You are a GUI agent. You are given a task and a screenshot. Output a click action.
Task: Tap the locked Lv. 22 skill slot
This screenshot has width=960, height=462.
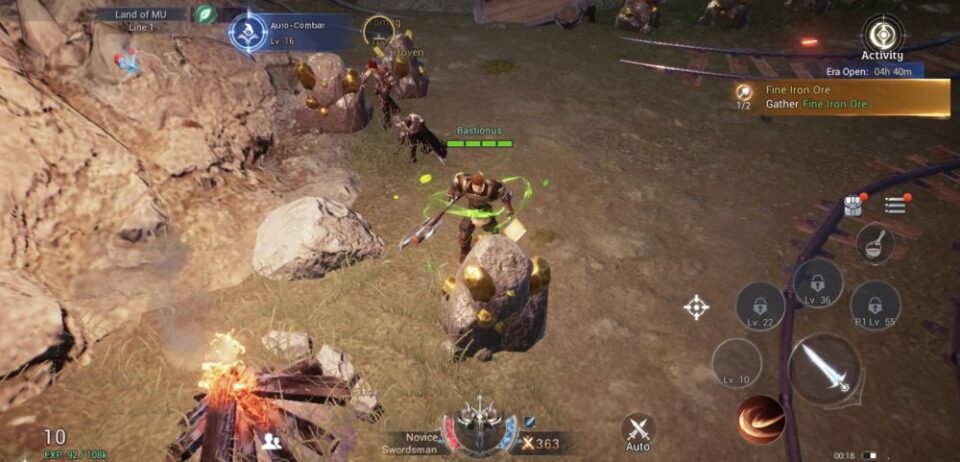point(760,306)
